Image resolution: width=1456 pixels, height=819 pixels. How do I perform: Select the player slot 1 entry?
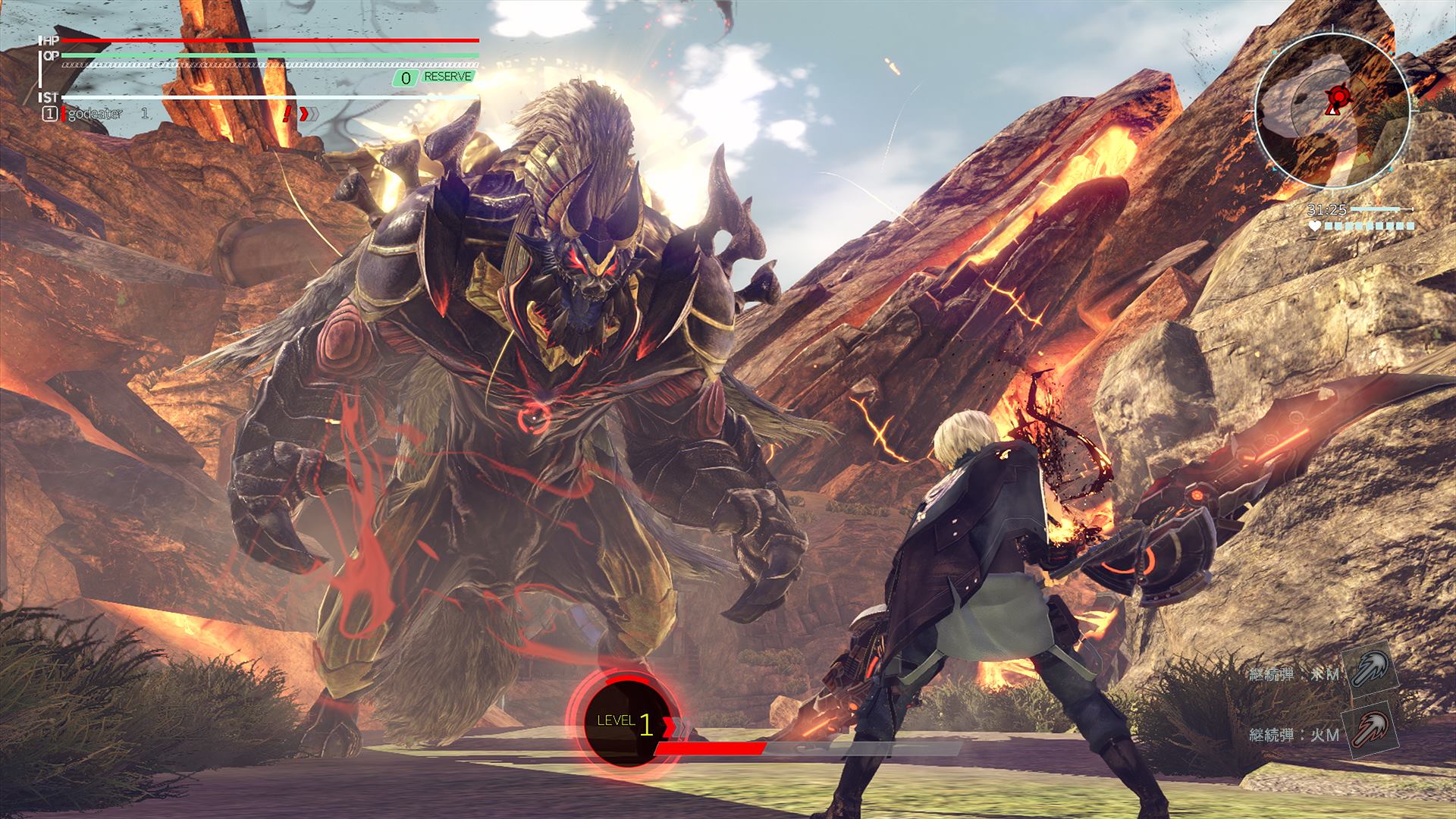click(x=49, y=114)
